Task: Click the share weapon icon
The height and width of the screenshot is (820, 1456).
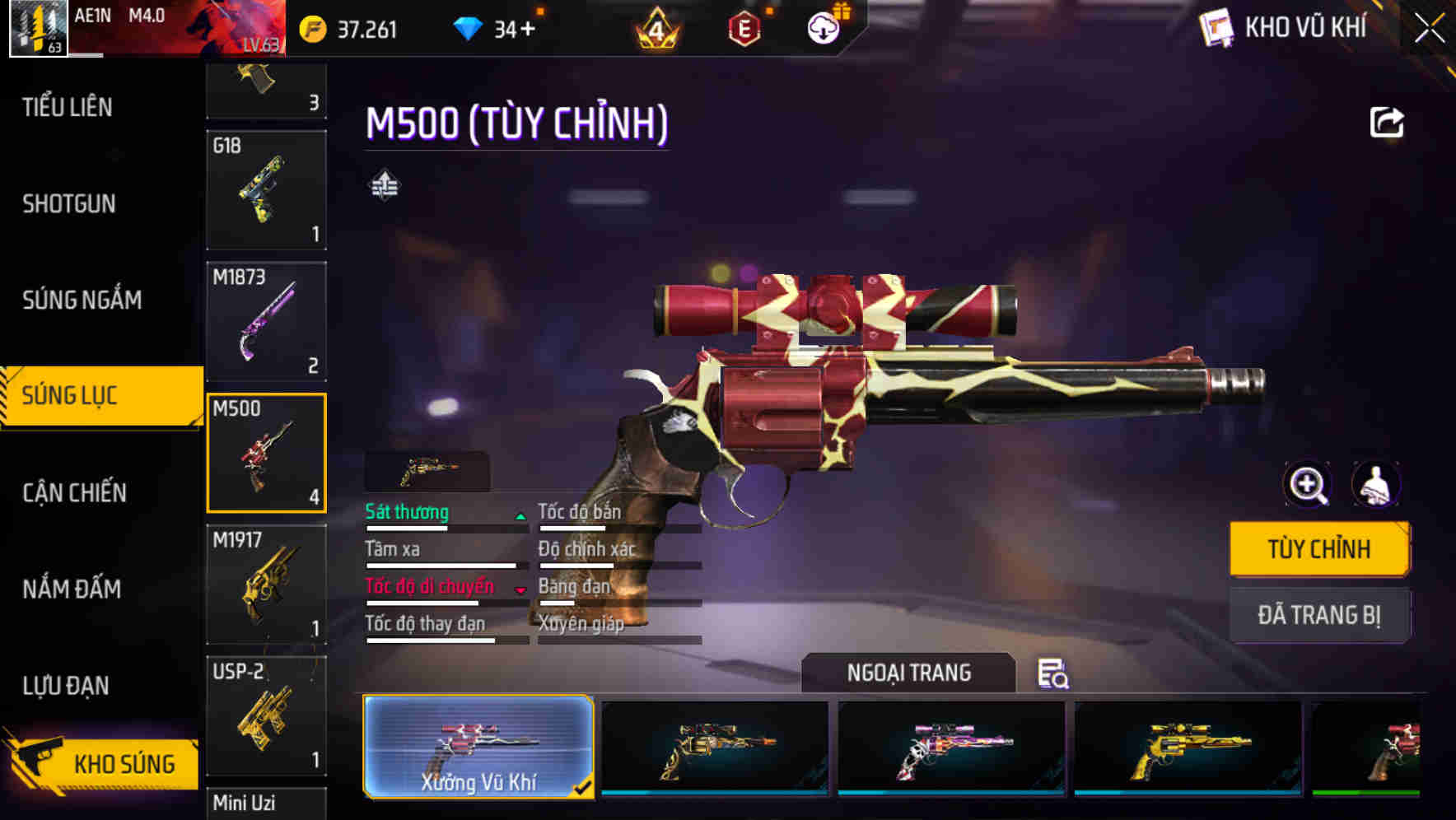Action: pyautogui.click(x=1388, y=122)
